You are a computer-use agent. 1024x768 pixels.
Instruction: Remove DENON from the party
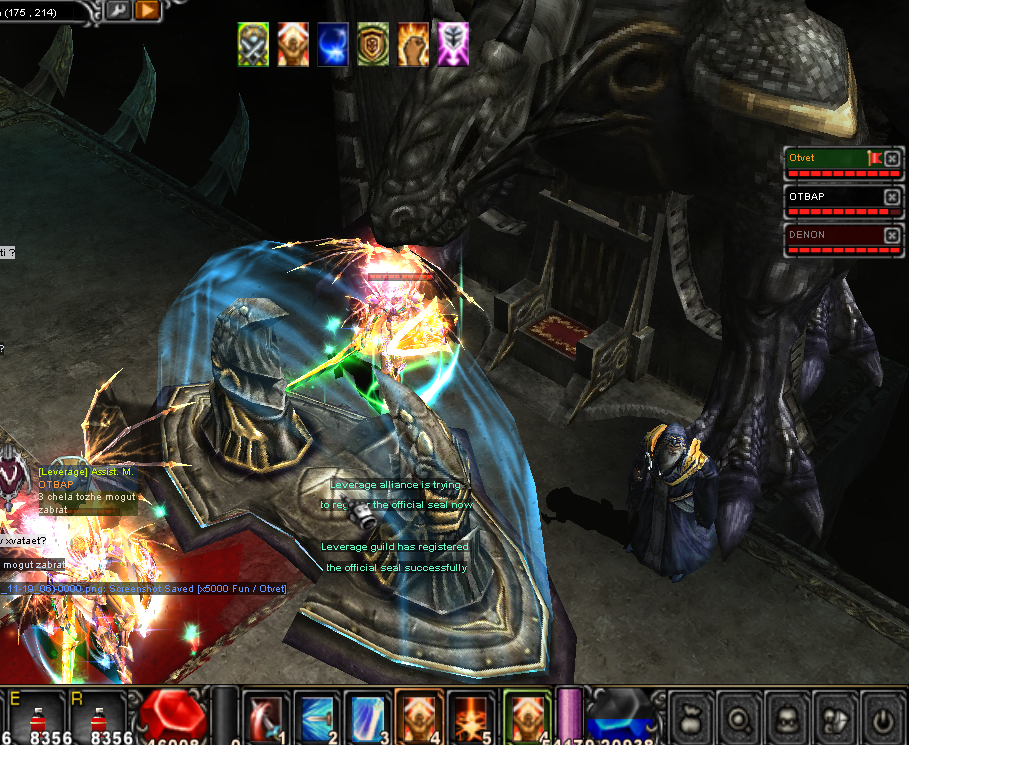click(x=892, y=236)
